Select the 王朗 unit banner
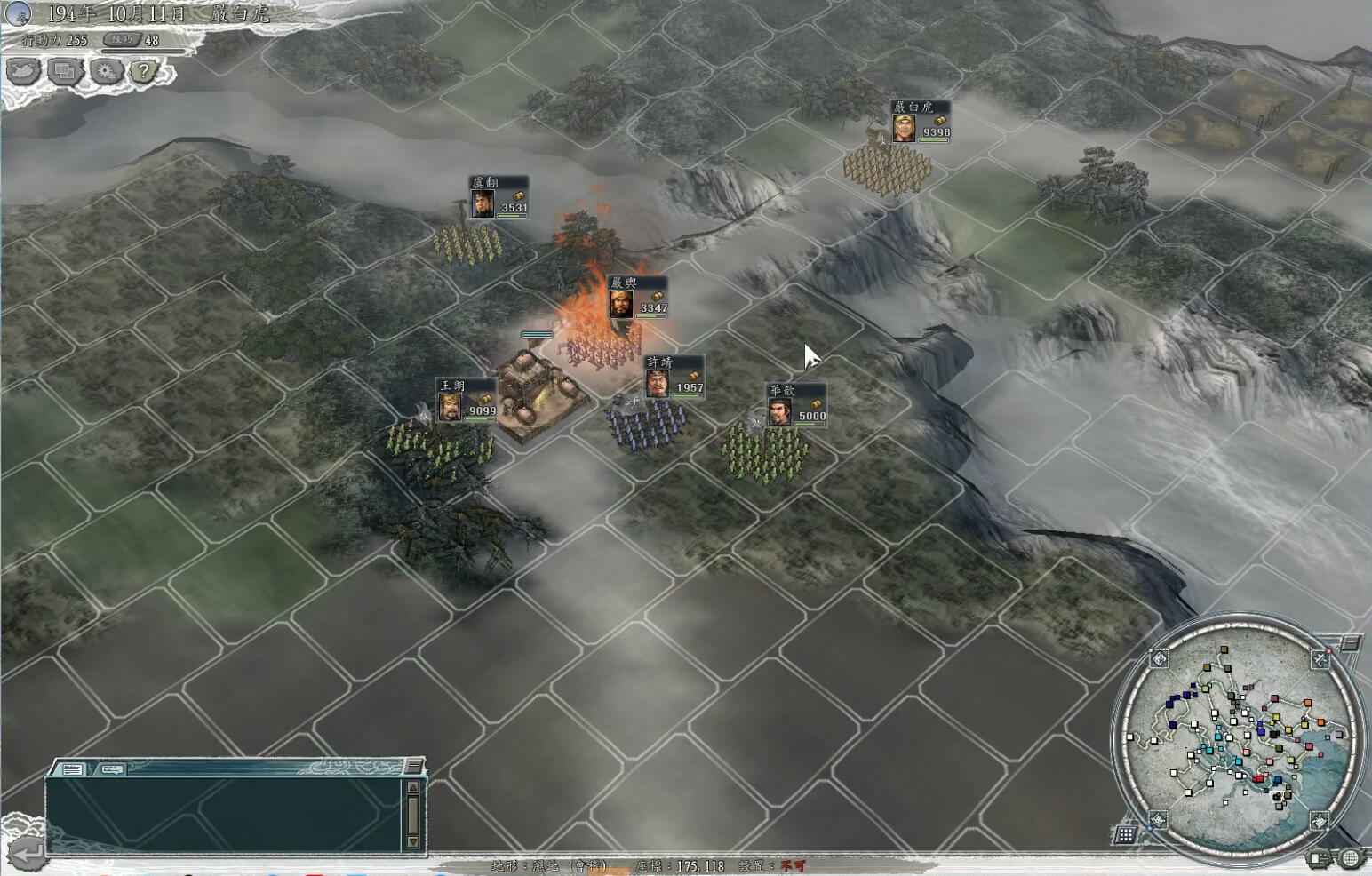This screenshot has width=1372, height=876. (466, 400)
